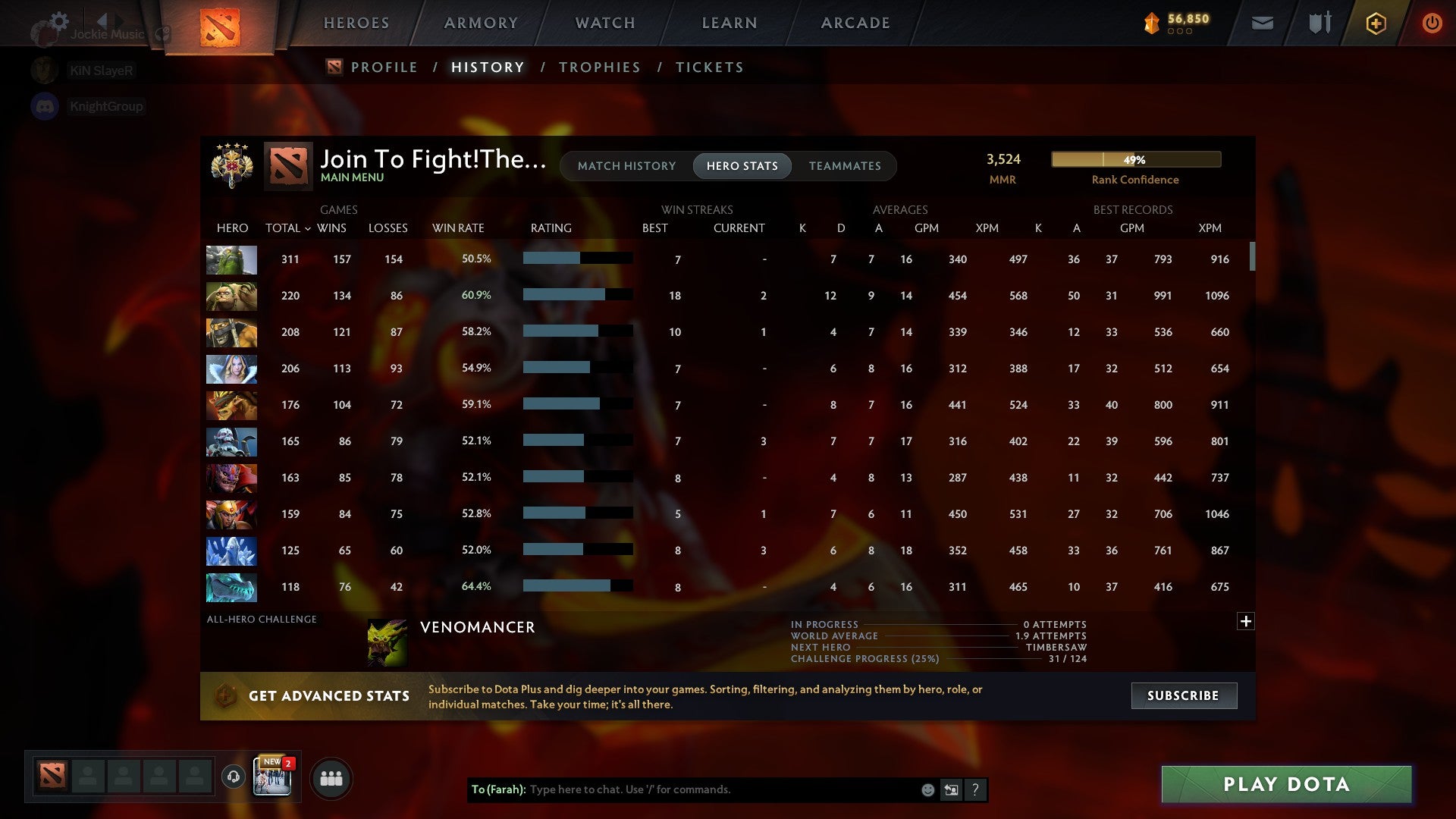Select the Trophies section

tap(599, 67)
